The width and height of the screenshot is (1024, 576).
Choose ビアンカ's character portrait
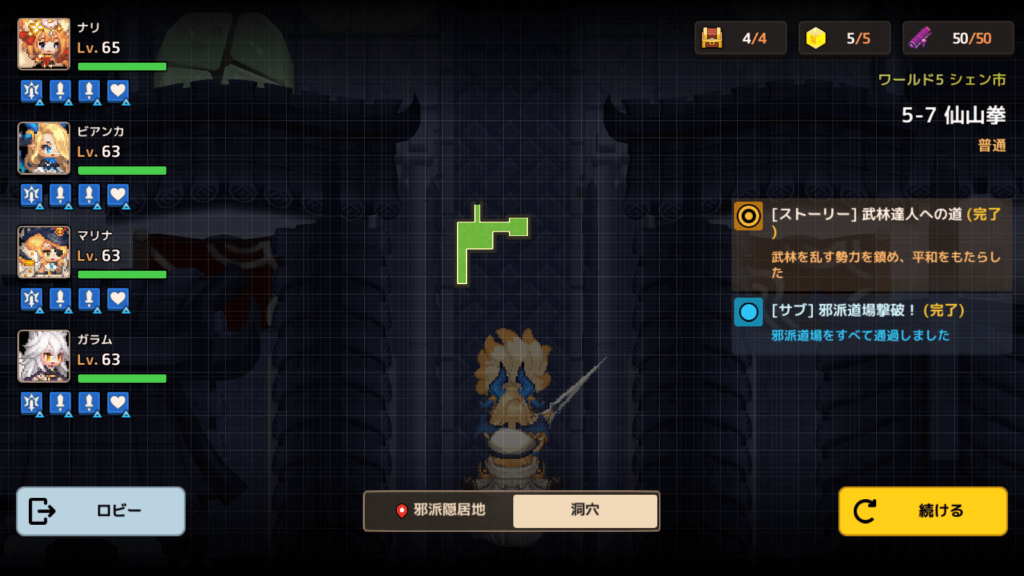44,148
